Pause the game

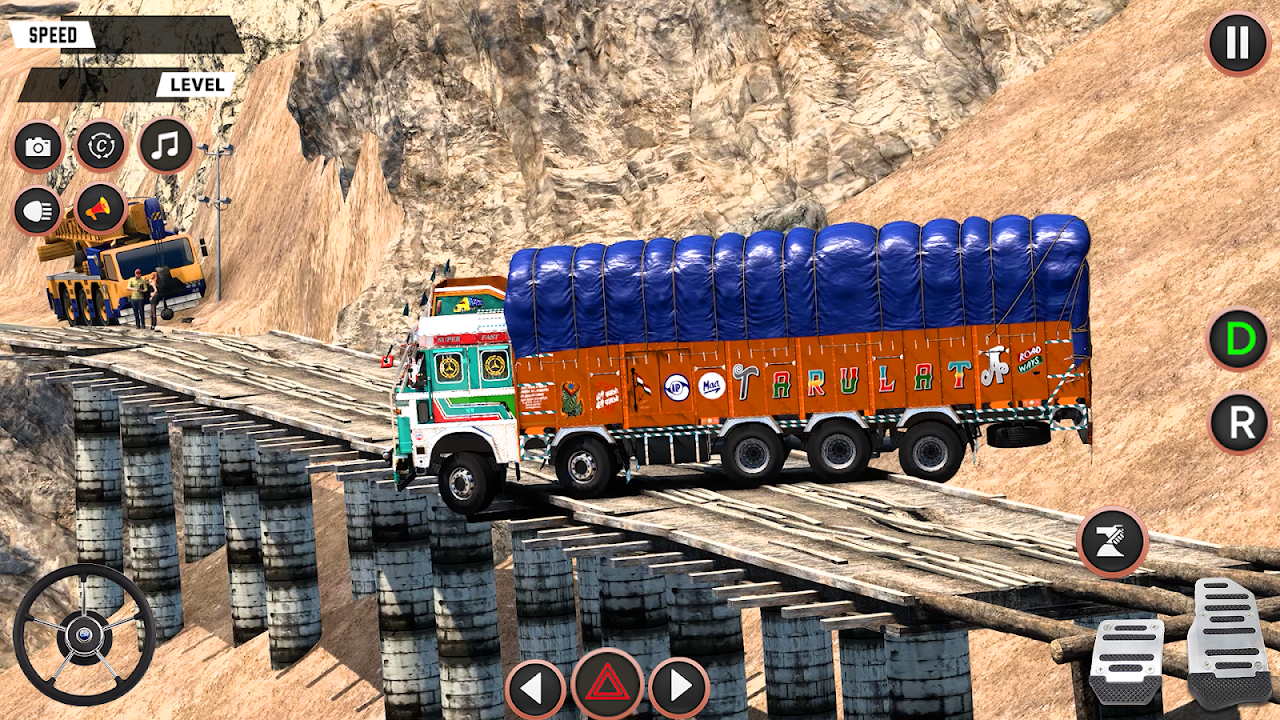(1237, 43)
